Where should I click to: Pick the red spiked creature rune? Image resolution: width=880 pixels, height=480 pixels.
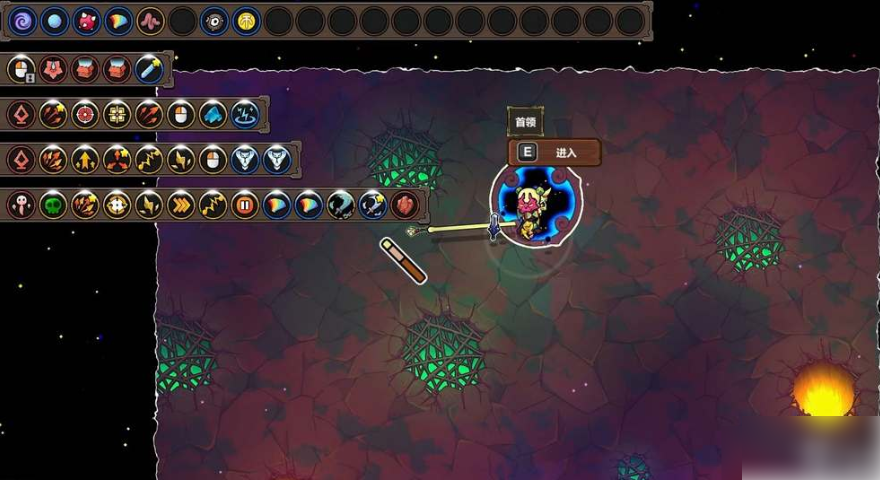87,20
